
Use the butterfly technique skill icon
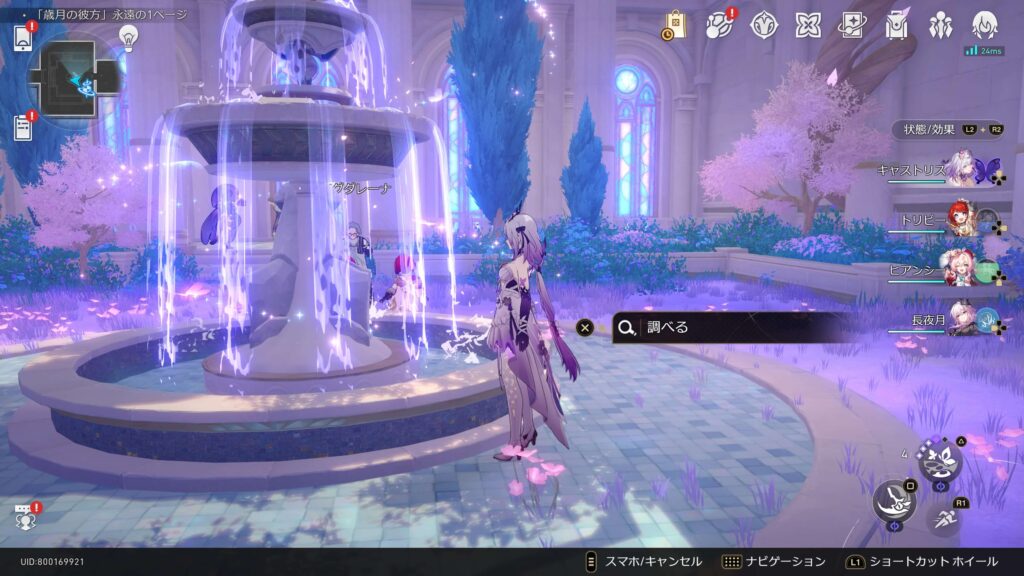click(x=940, y=461)
